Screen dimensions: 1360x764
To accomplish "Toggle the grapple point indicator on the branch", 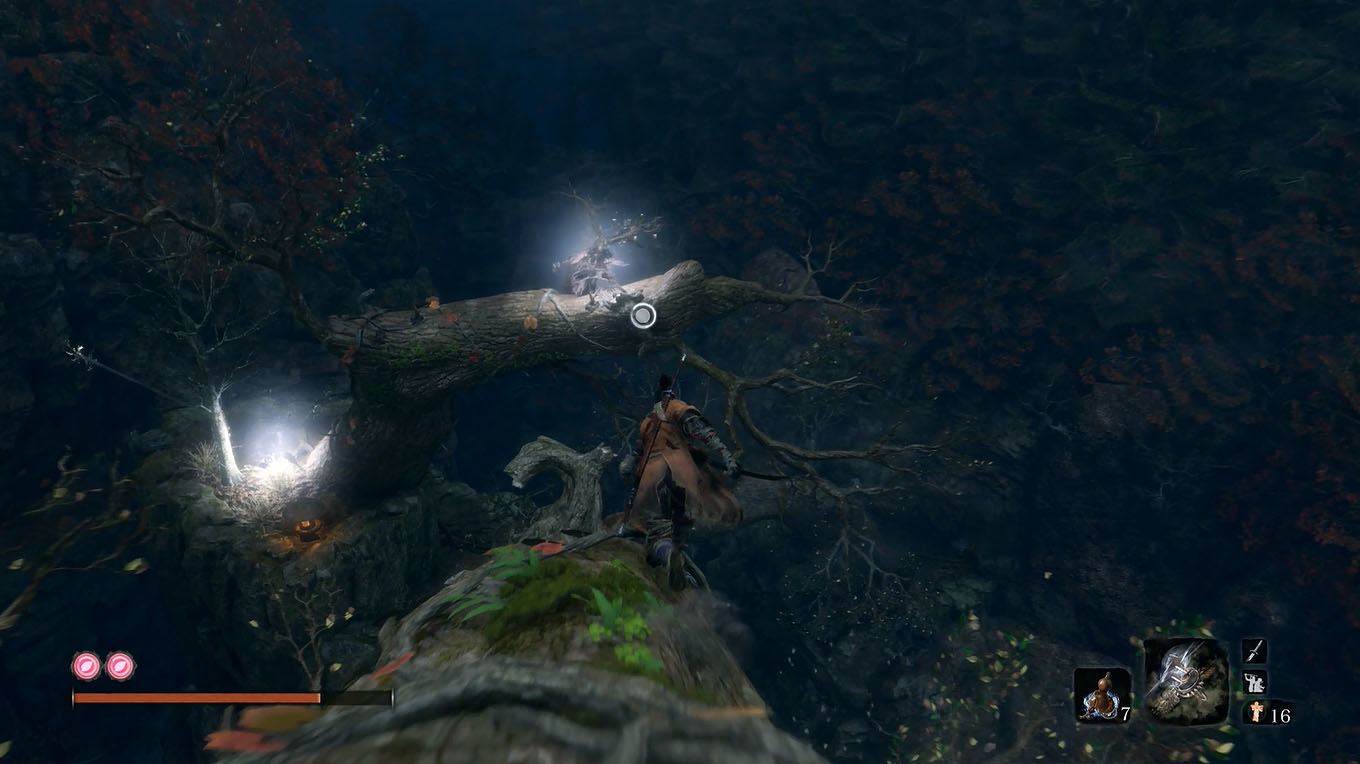I will [x=643, y=318].
